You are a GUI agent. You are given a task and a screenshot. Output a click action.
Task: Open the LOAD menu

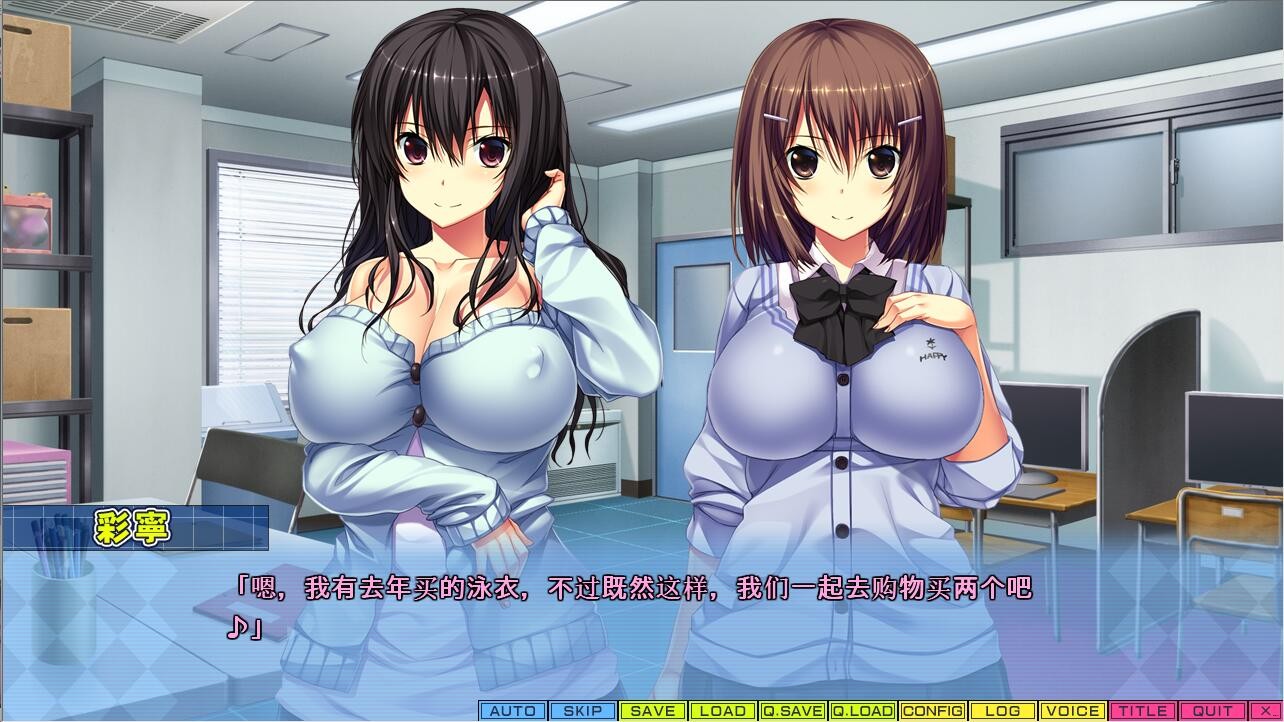point(723,711)
